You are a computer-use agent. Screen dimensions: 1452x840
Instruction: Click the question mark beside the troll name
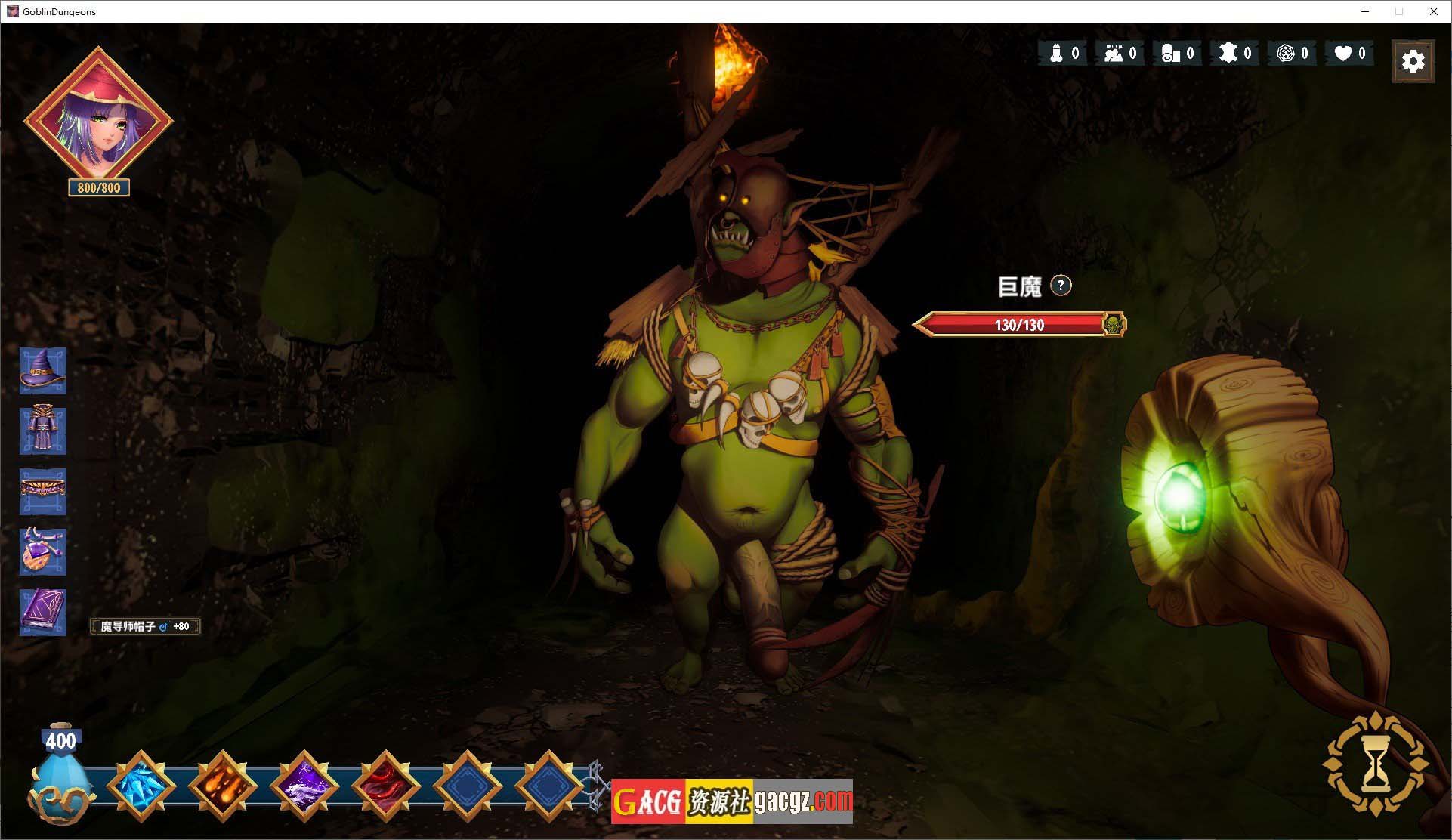1061,286
